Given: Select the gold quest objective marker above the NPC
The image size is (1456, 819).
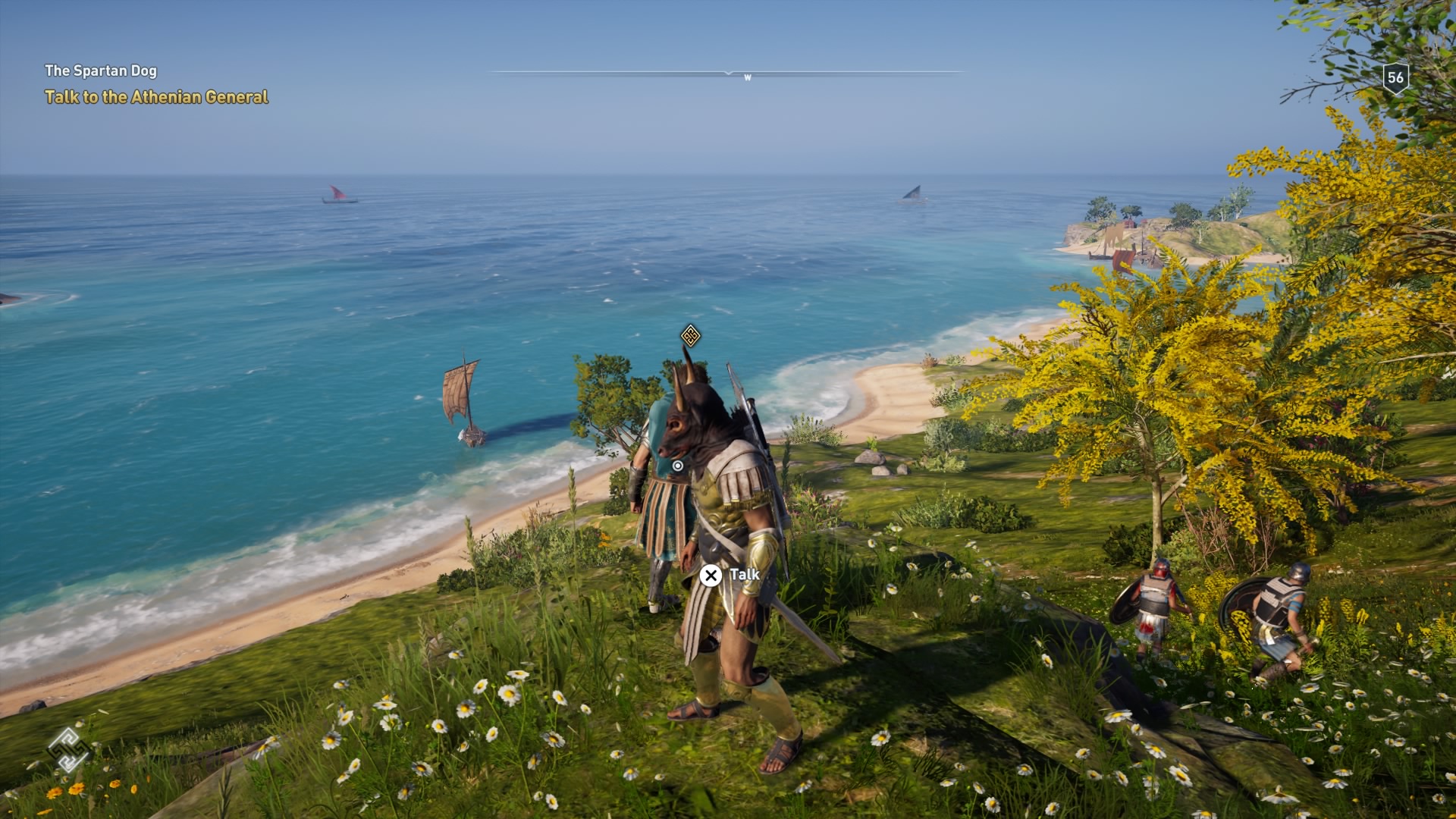Looking at the screenshot, I should pyautogui.click(x=689, y=334).
